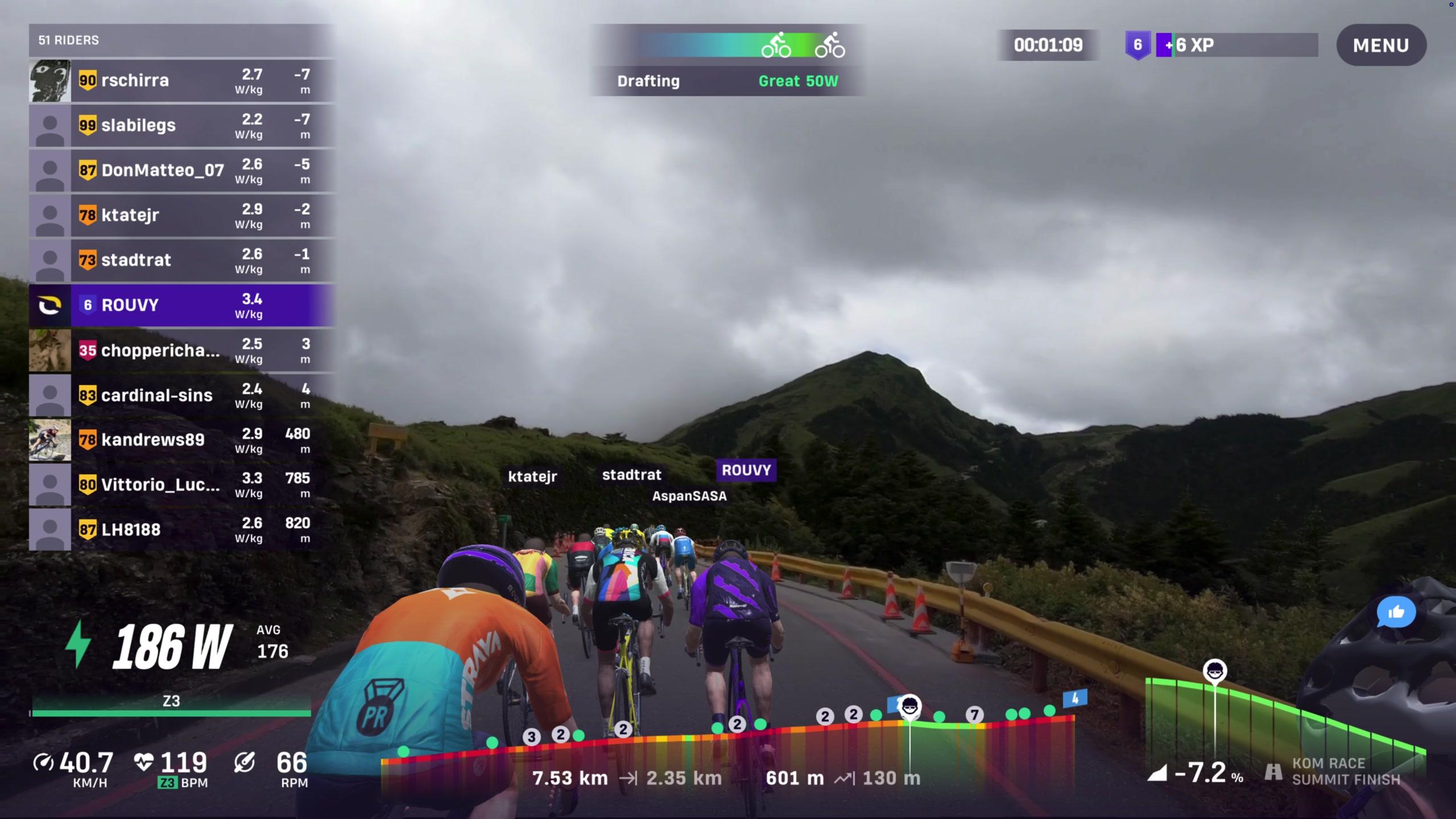The width and height of the screenshot is (1456, 819).
Task: Choose DonMatteo_07 row in leaderboard
Action: pos(182,171)
